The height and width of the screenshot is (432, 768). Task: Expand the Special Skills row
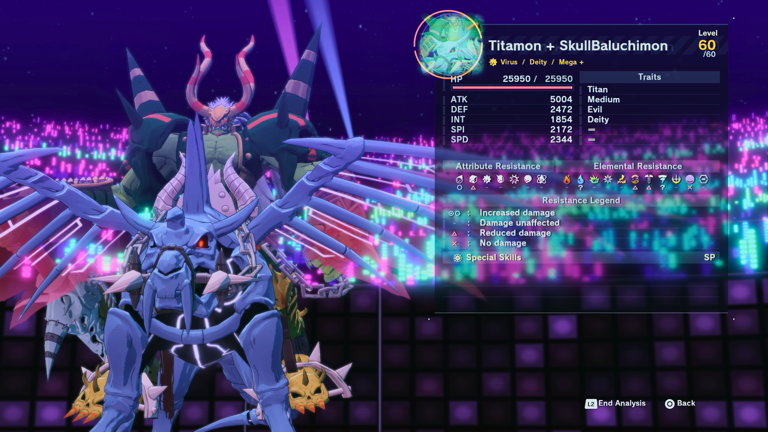pos(580,257)
